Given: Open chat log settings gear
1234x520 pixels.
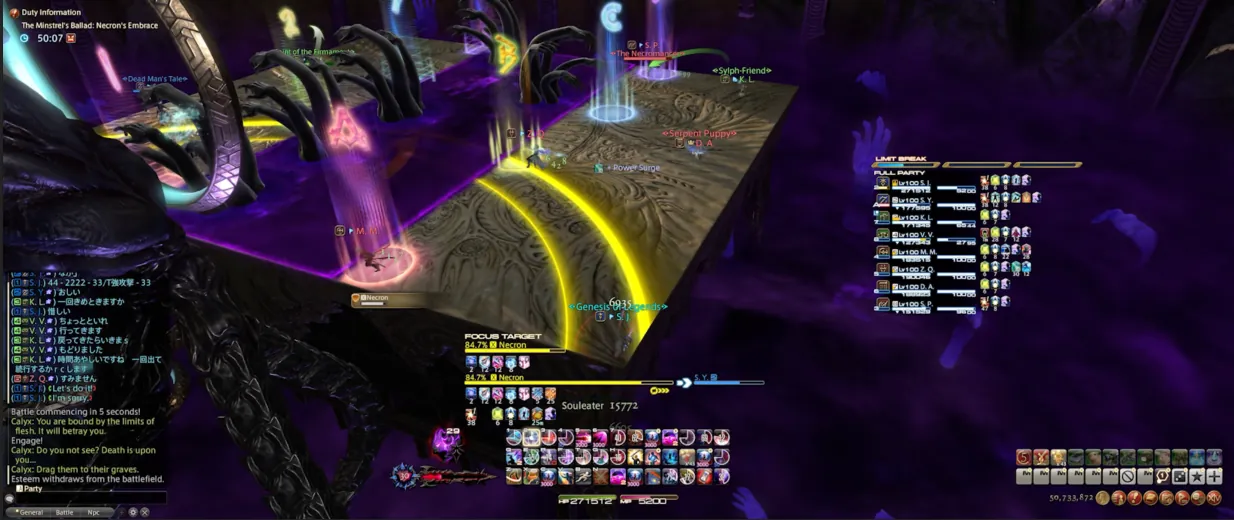Looking at the screenshot, I should (133, 512).
